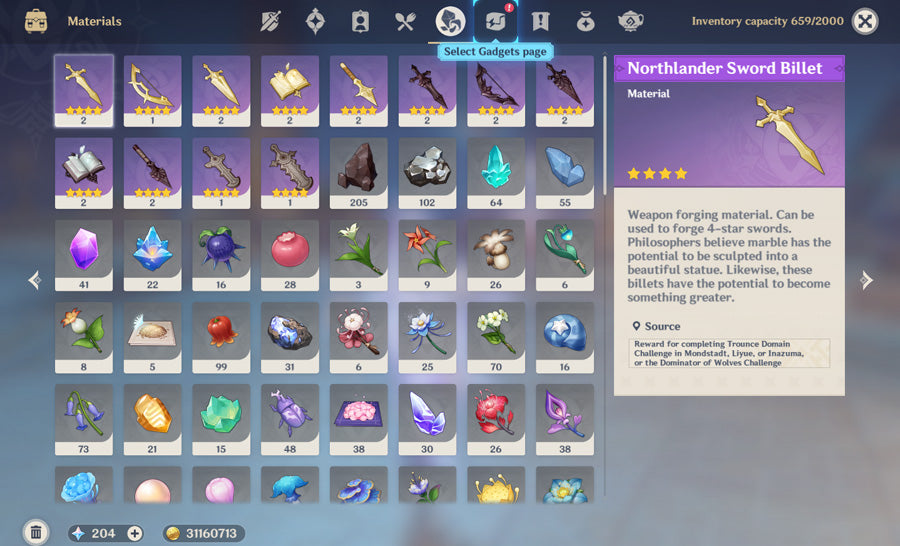Open the Artifacts tab
The height and width of the screenshot is (546, 900).
tap(315, 21)
